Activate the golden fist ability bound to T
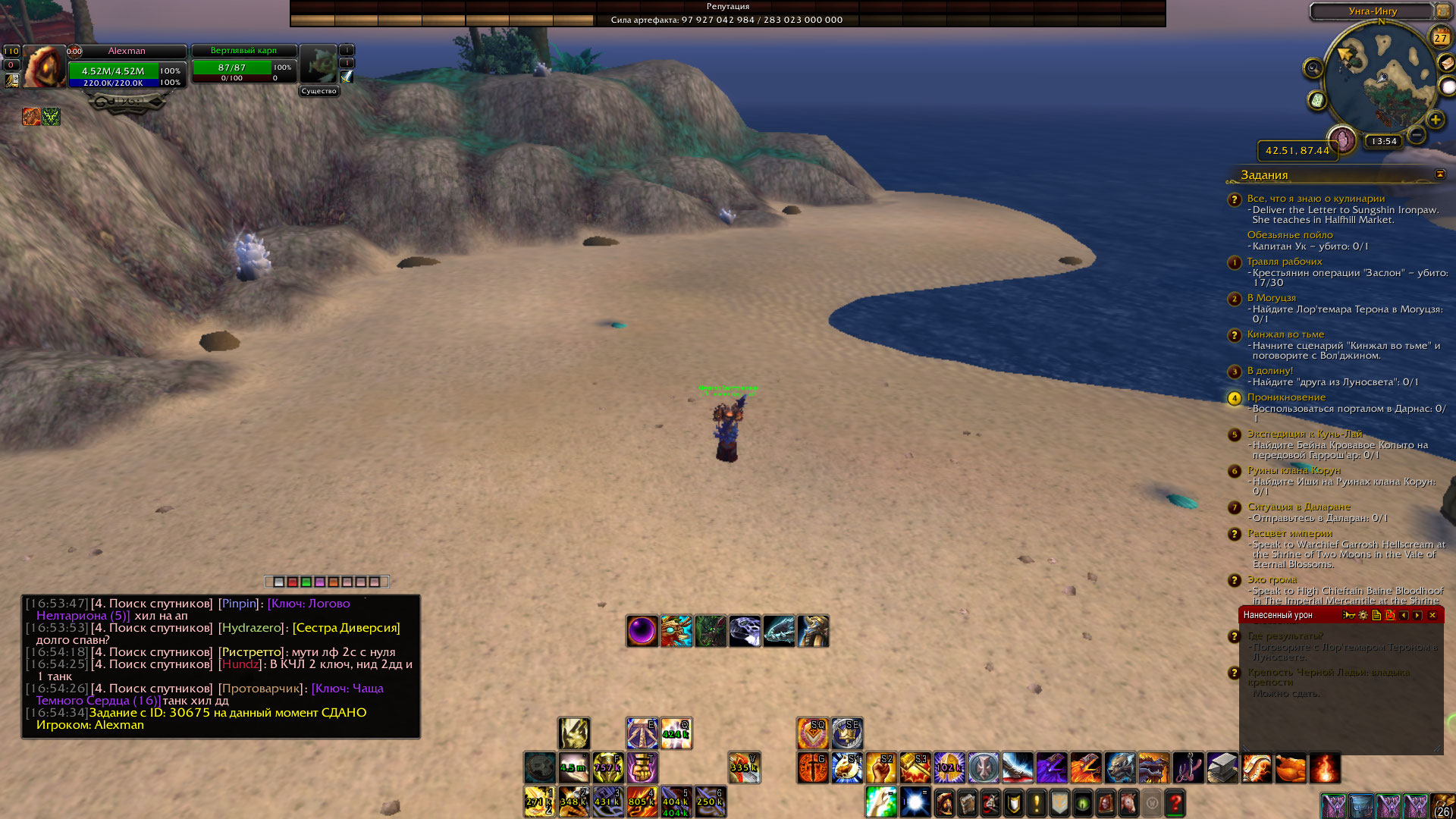The width and height of the screenshot is (1456, 819). click(642, 767)
